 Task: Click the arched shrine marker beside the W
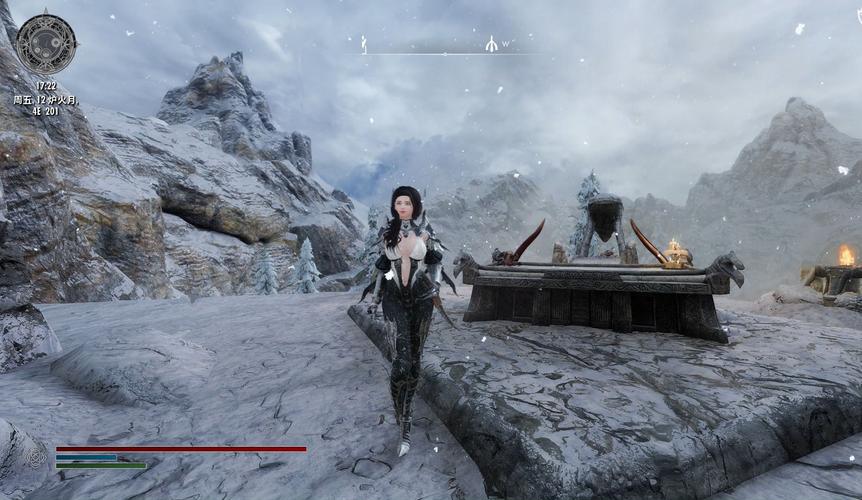point(491,44)
